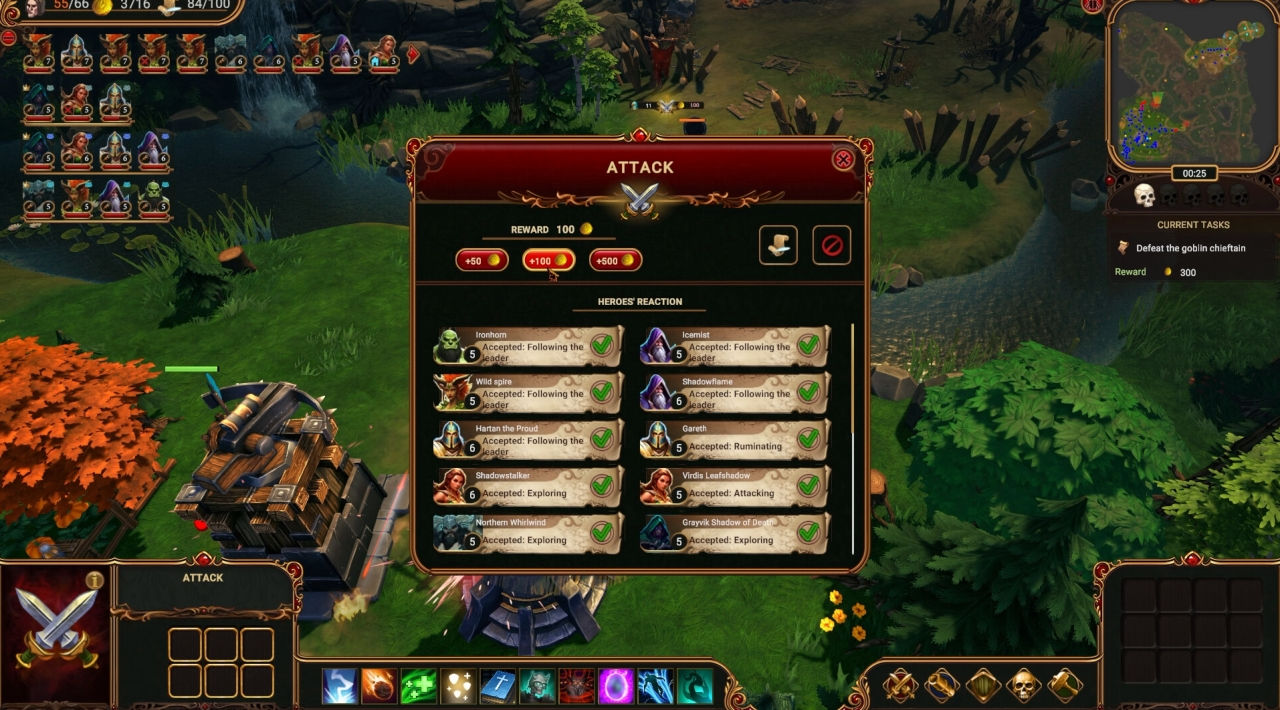This screenshot has height=710, width=1280.
Task: Select Hartan the Proud's reaction row
Action: click(529, 440)
